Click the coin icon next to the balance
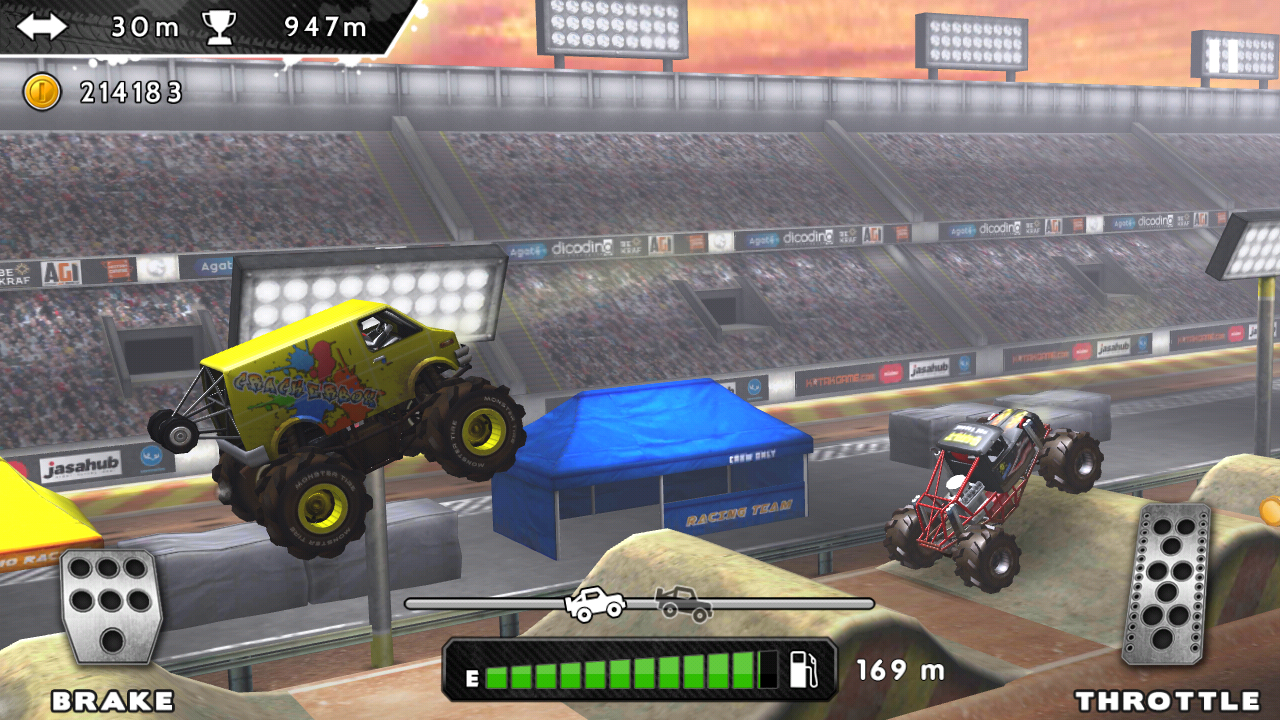 pyautogui.click(x=44, y=92)
